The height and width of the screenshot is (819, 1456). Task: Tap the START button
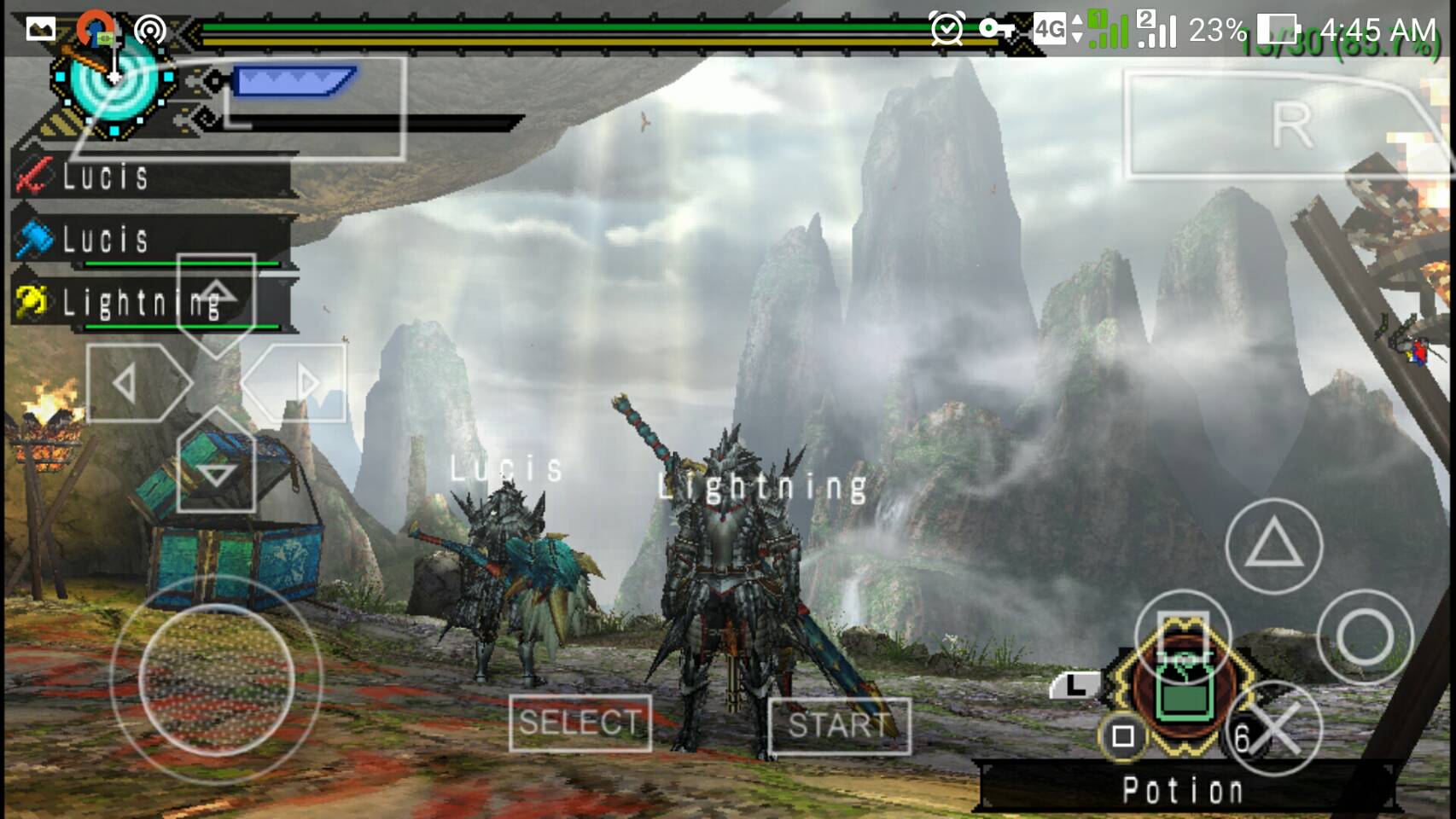[x=839, y=725]
